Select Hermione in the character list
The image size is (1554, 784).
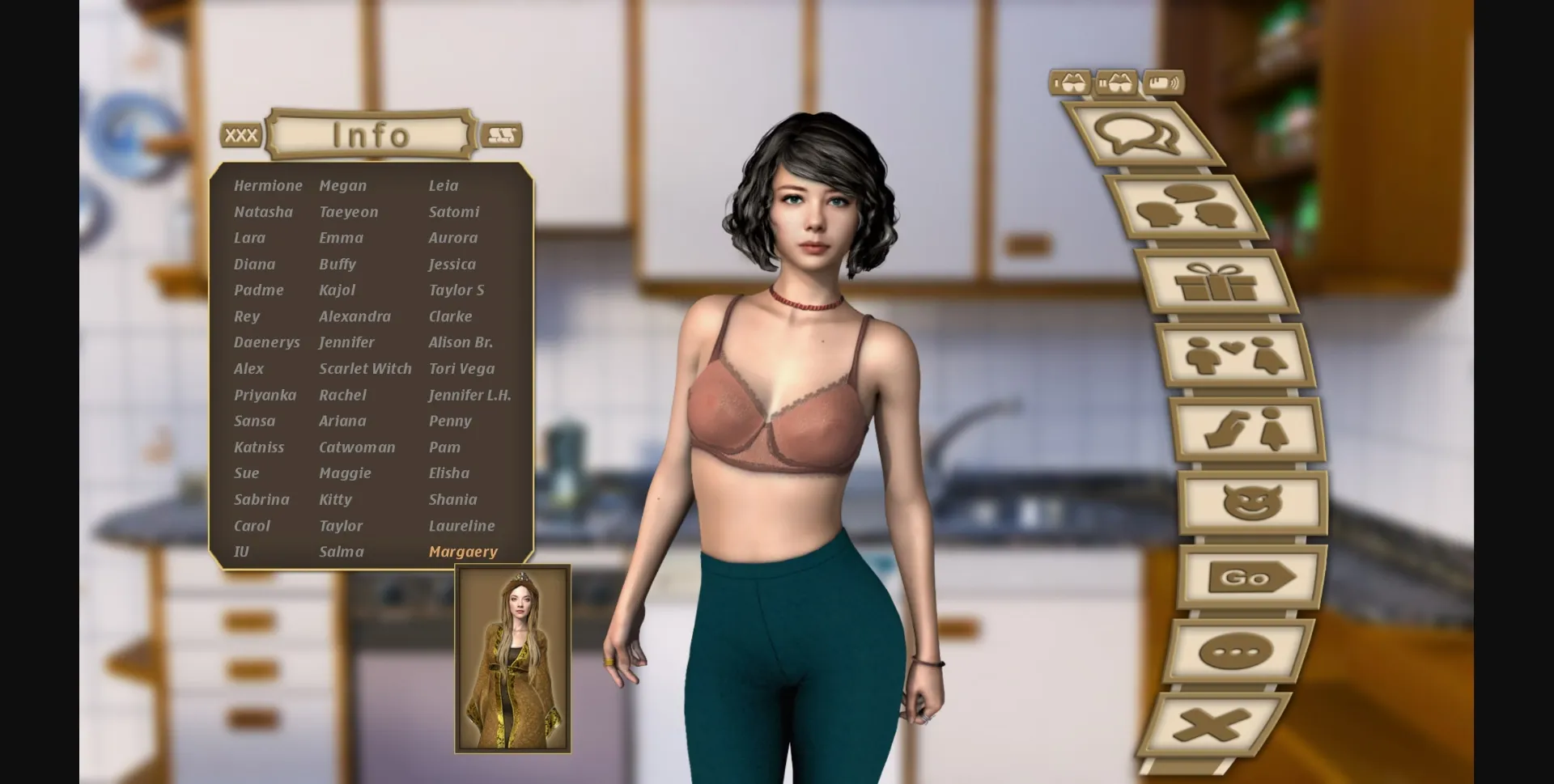[x=268, y=185]
